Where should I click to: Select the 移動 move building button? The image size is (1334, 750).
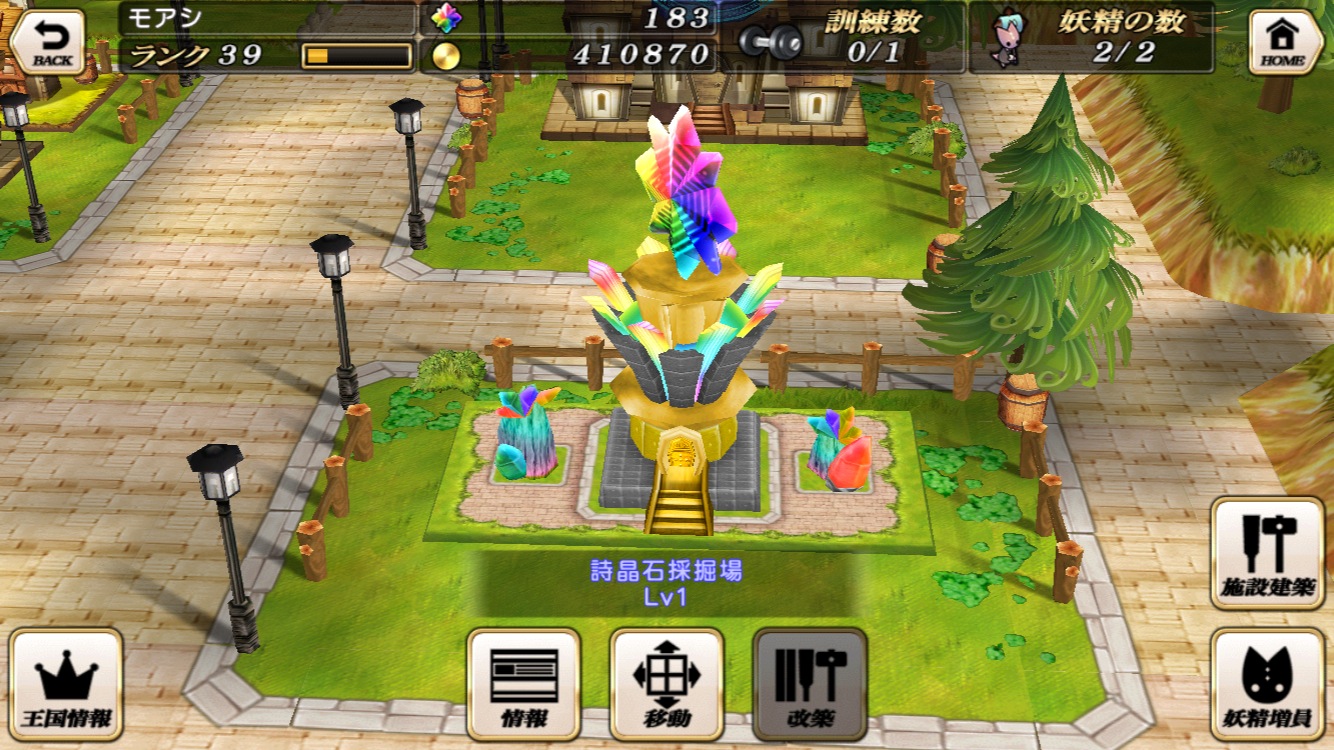[x=667, y=684]
